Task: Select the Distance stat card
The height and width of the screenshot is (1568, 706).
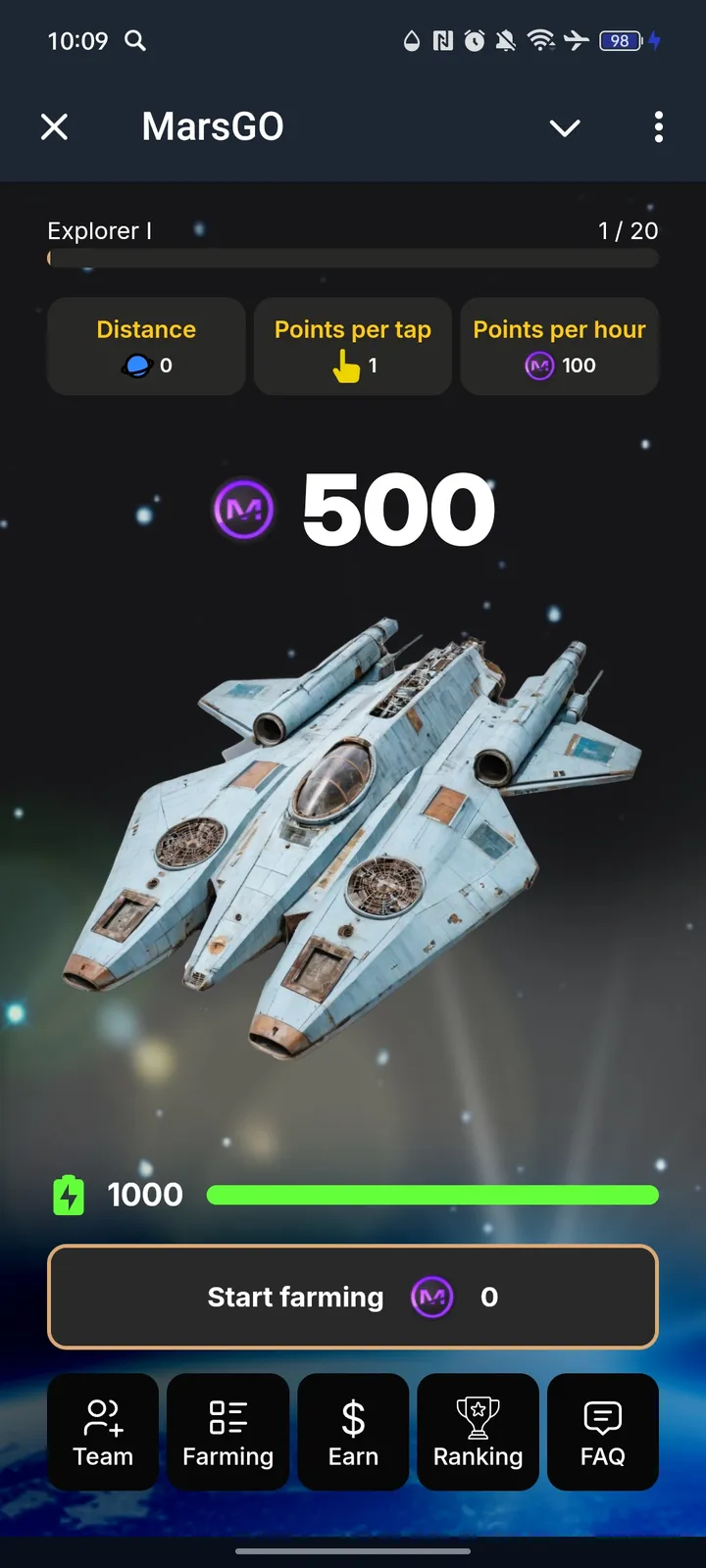Action: click(x=146, y=346)
